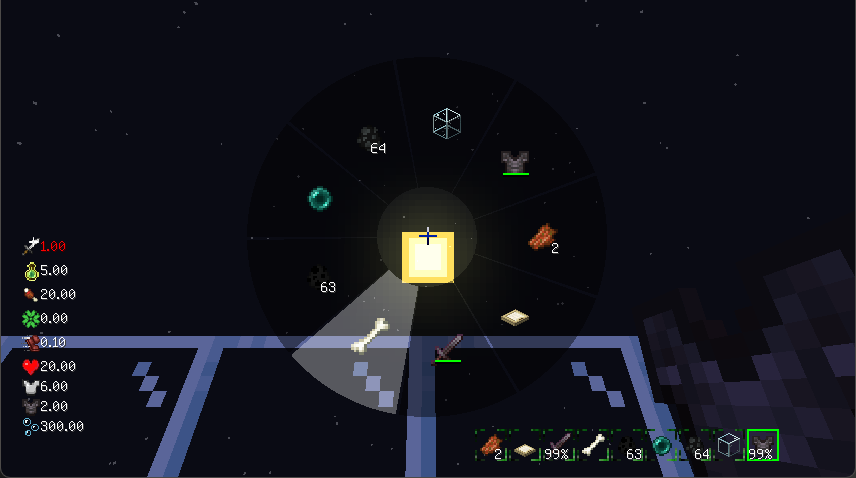Image resolution: width=856 pixels, height=478 pixels.
Task: Select the hotbar slot with the orange food
Action: (x=491, y=445)
